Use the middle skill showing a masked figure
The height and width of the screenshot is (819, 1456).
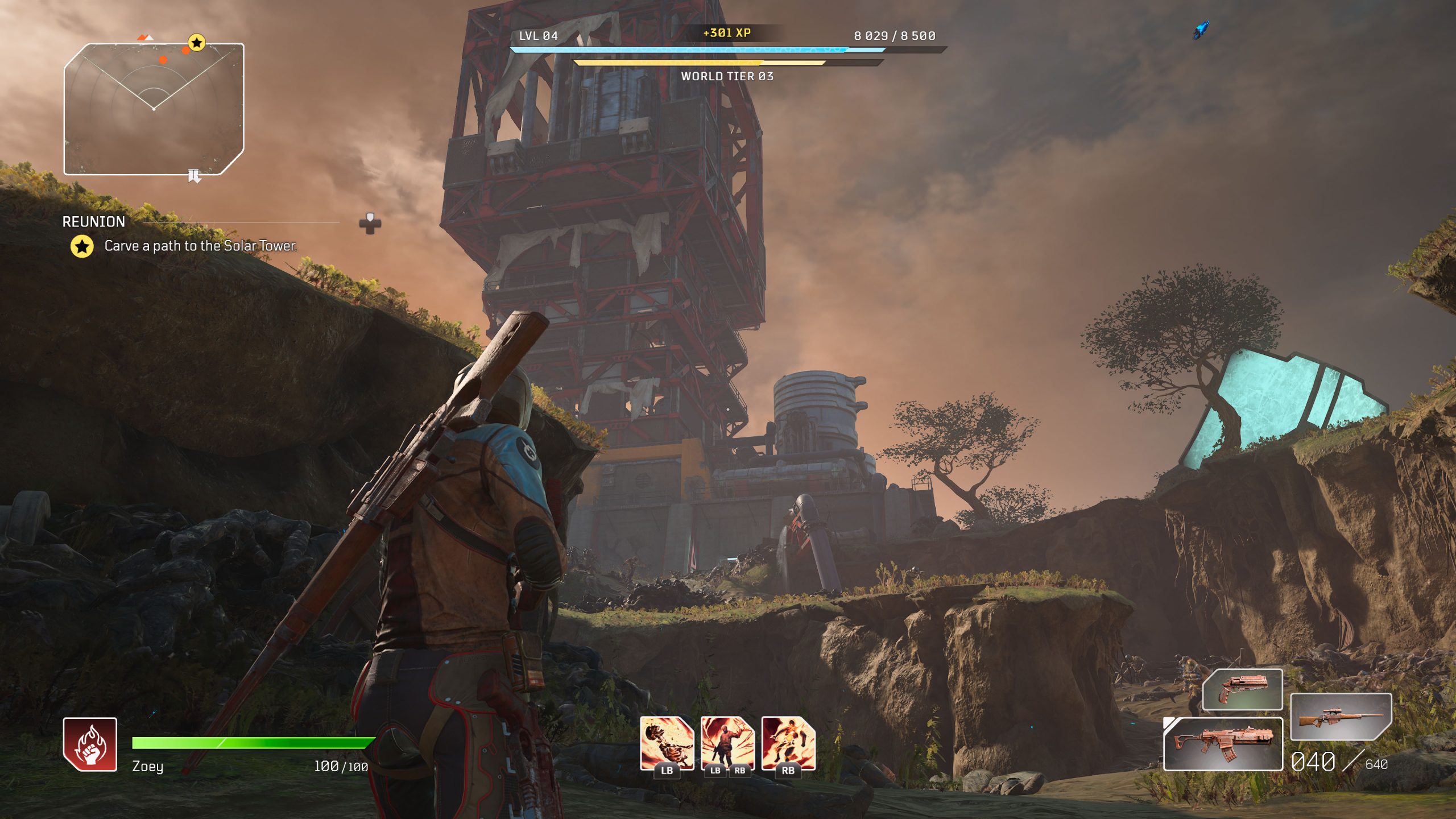click(727, 743)
